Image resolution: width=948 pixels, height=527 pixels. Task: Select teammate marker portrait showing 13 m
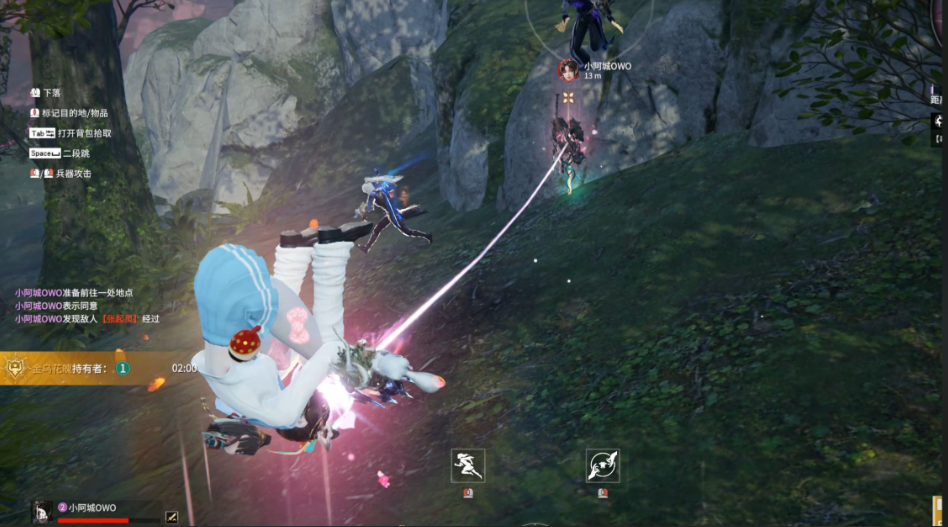[568, 69]
